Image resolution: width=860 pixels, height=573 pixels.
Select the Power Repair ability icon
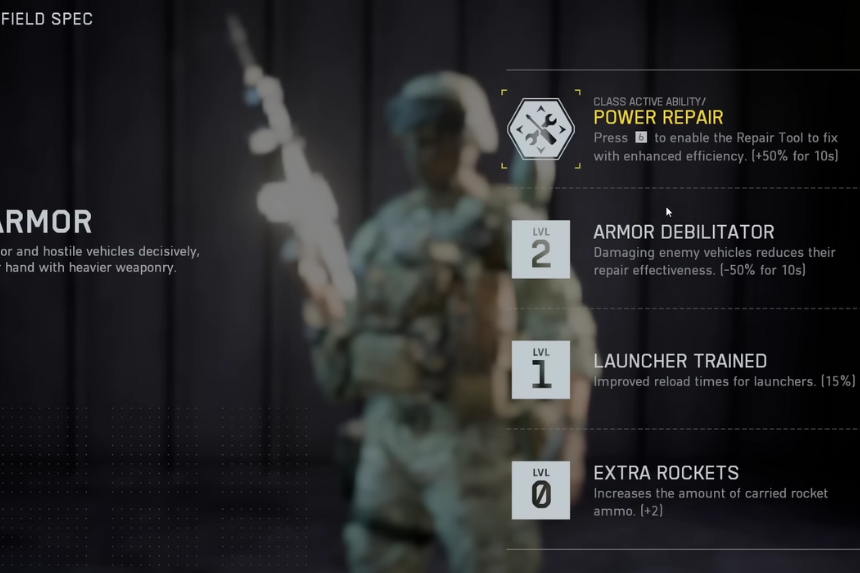pyautogui.click(x=541, y=129)
